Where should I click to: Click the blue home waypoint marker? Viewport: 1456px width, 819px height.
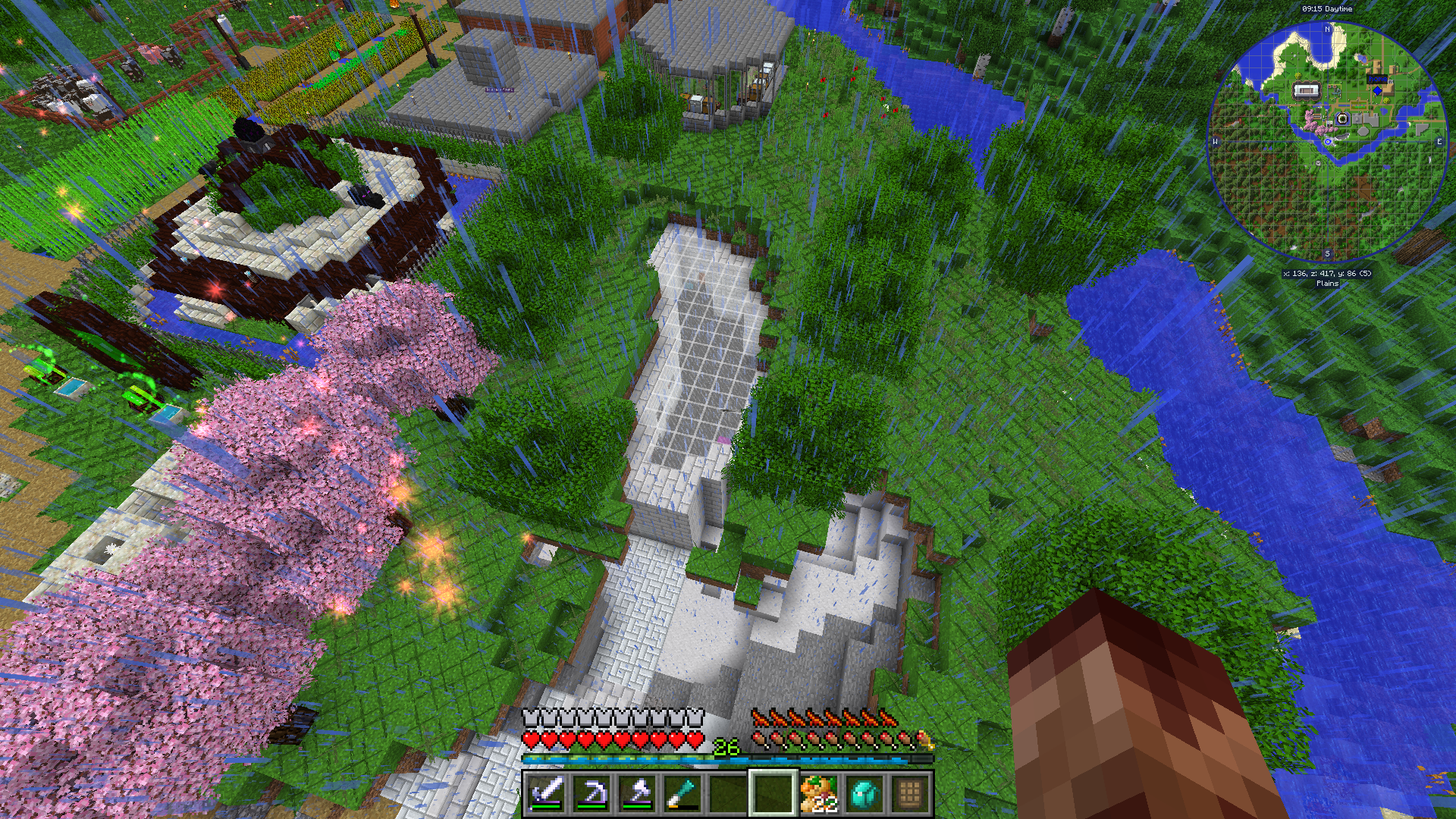(x=1377, y=91)
